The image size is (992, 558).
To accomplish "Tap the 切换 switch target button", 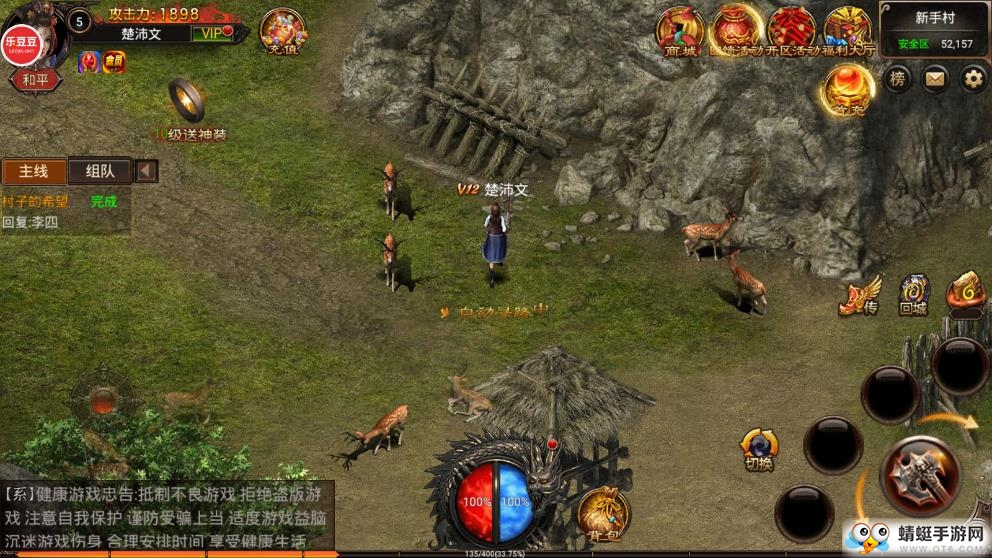I will coord(759,448).
